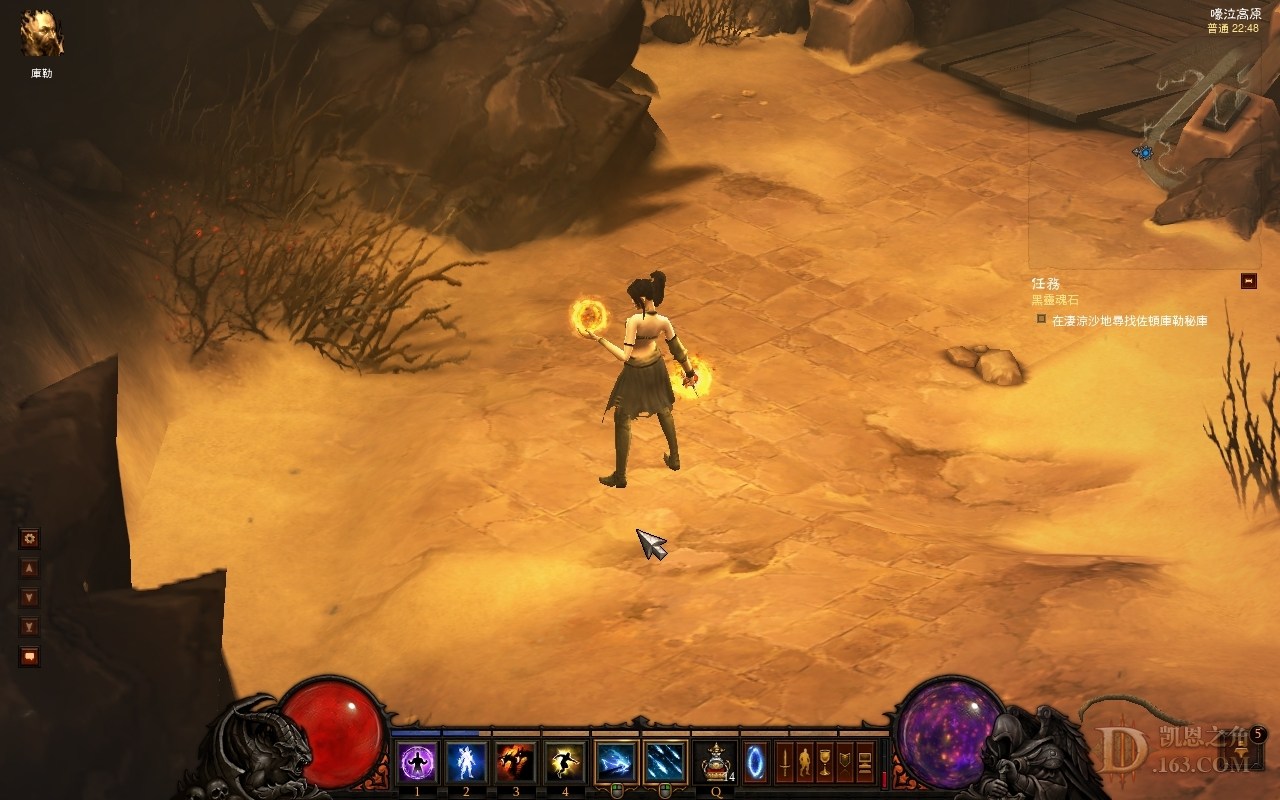This screenshot has height=800, width=1280.
Task: Use the blue glowing figure skill in slot 2
Action: 466,763
